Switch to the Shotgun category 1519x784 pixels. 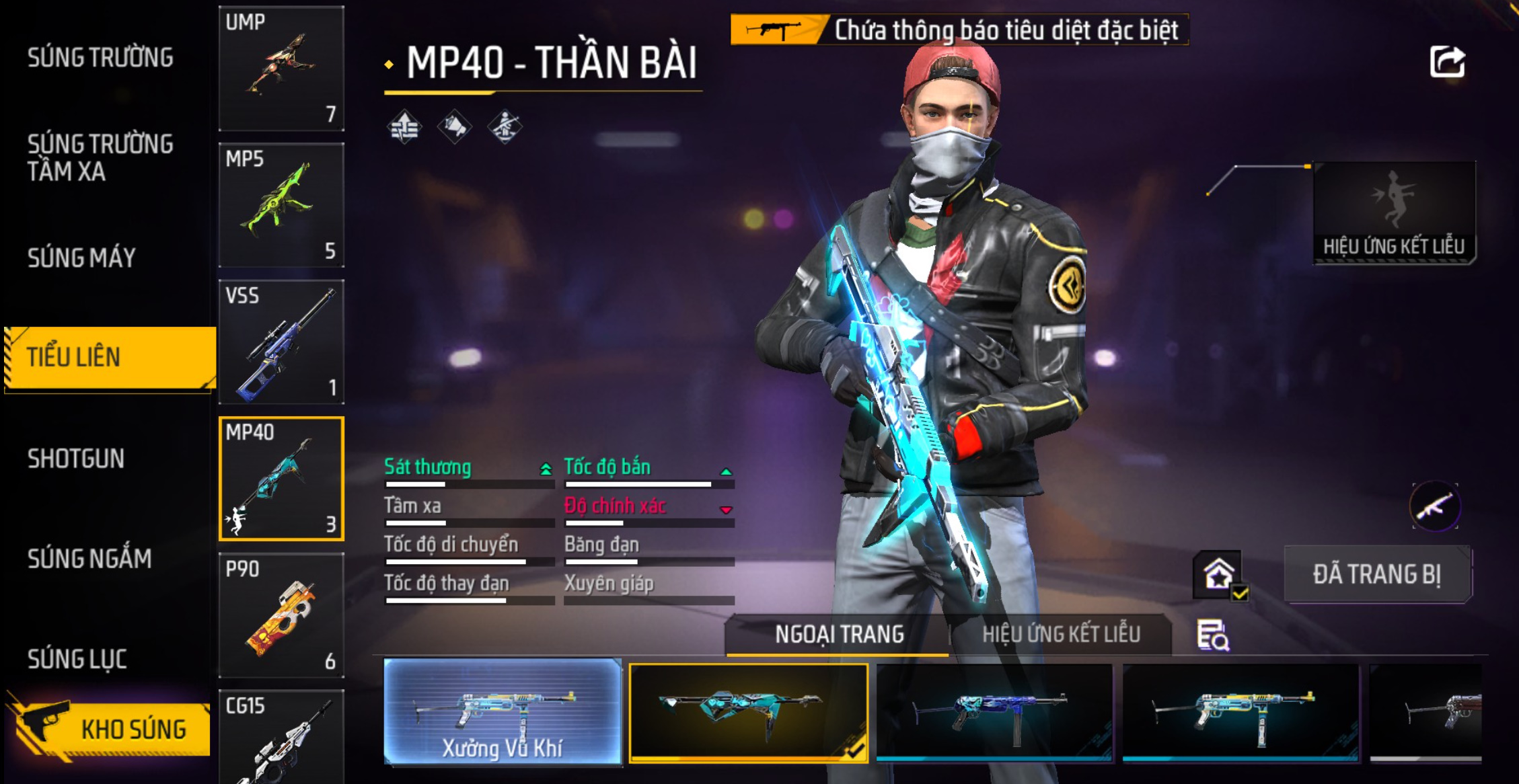coord(76,459)
